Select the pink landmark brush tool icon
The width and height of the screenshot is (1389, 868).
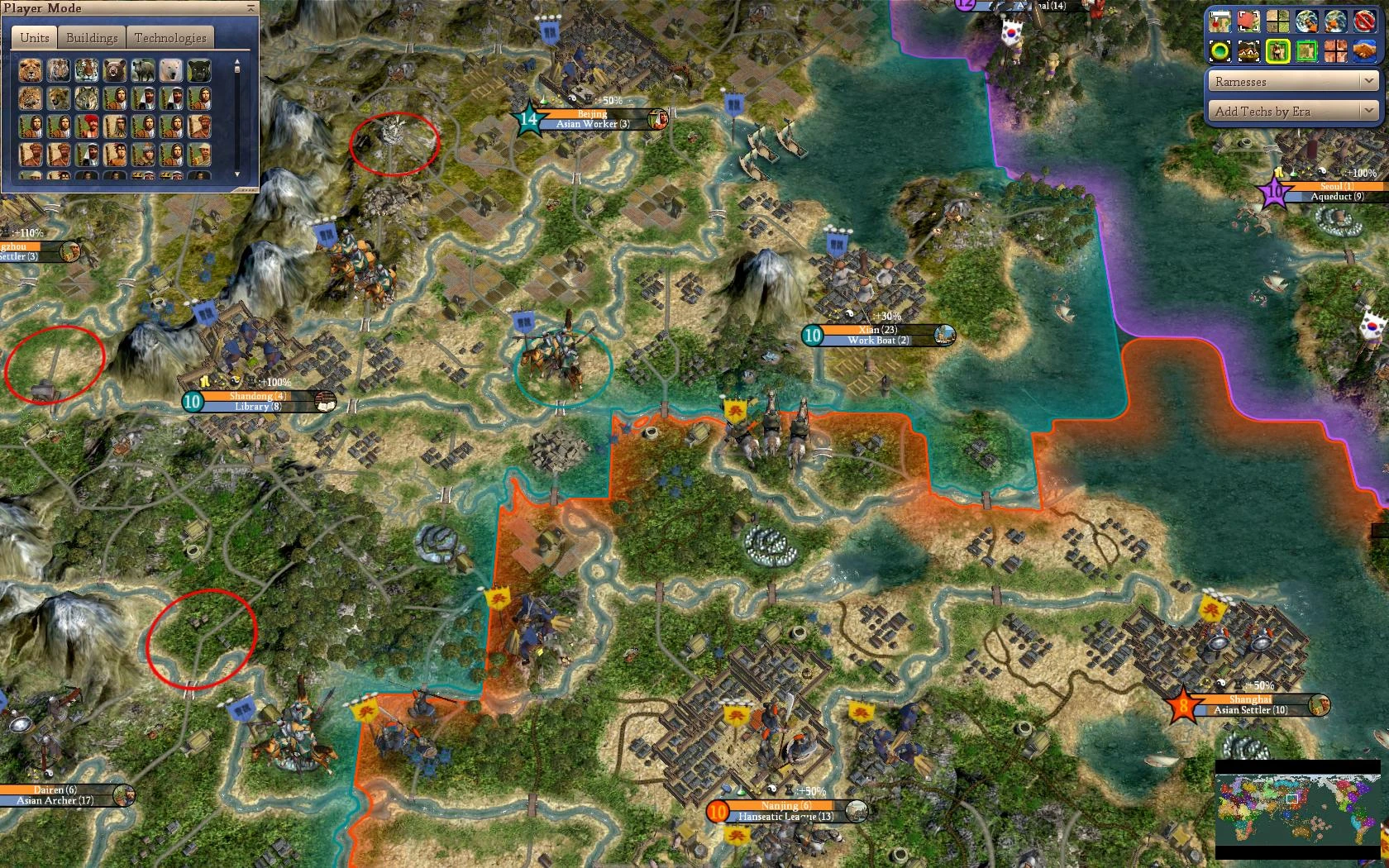point(1248,22)
